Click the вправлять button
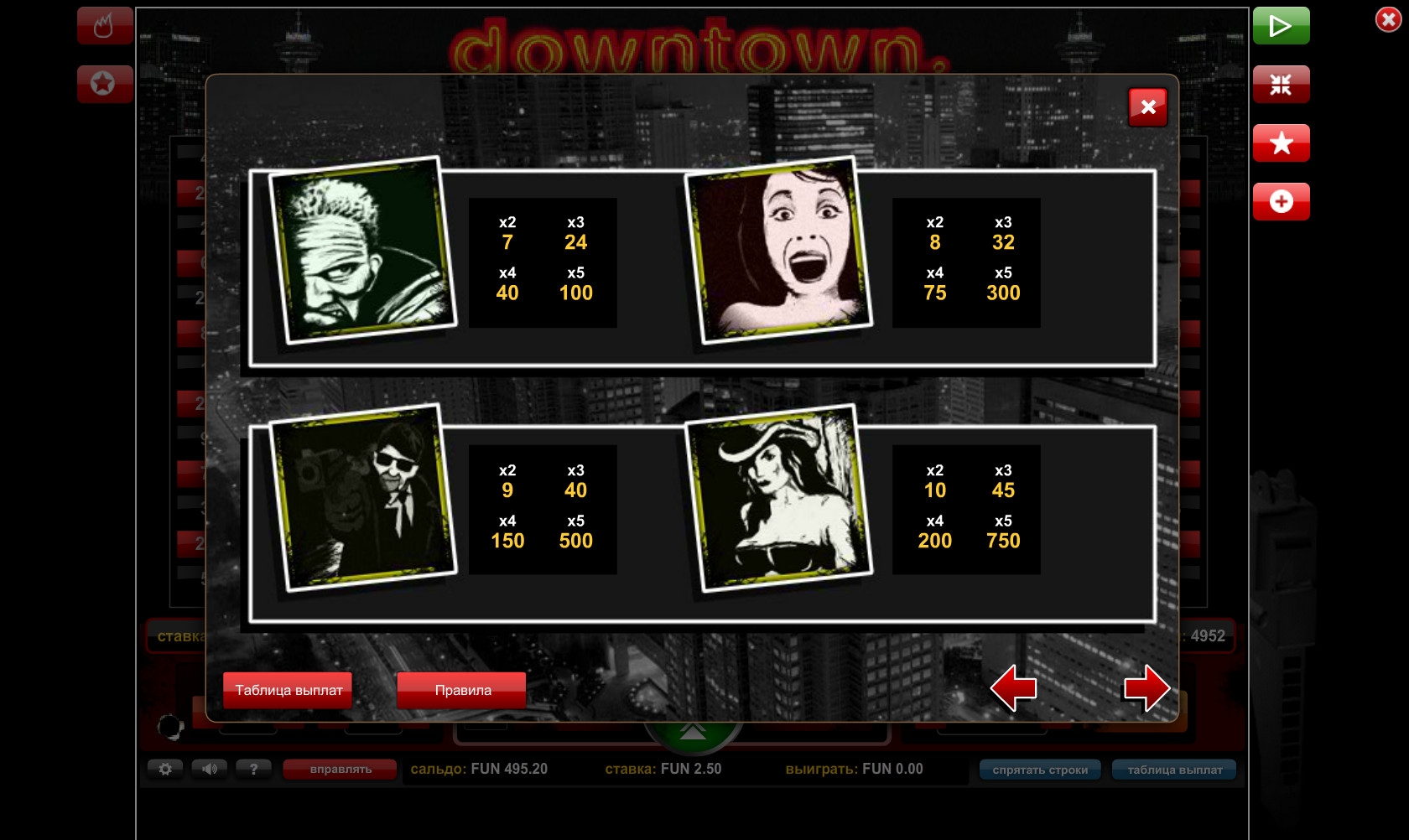 coord(340,770)
